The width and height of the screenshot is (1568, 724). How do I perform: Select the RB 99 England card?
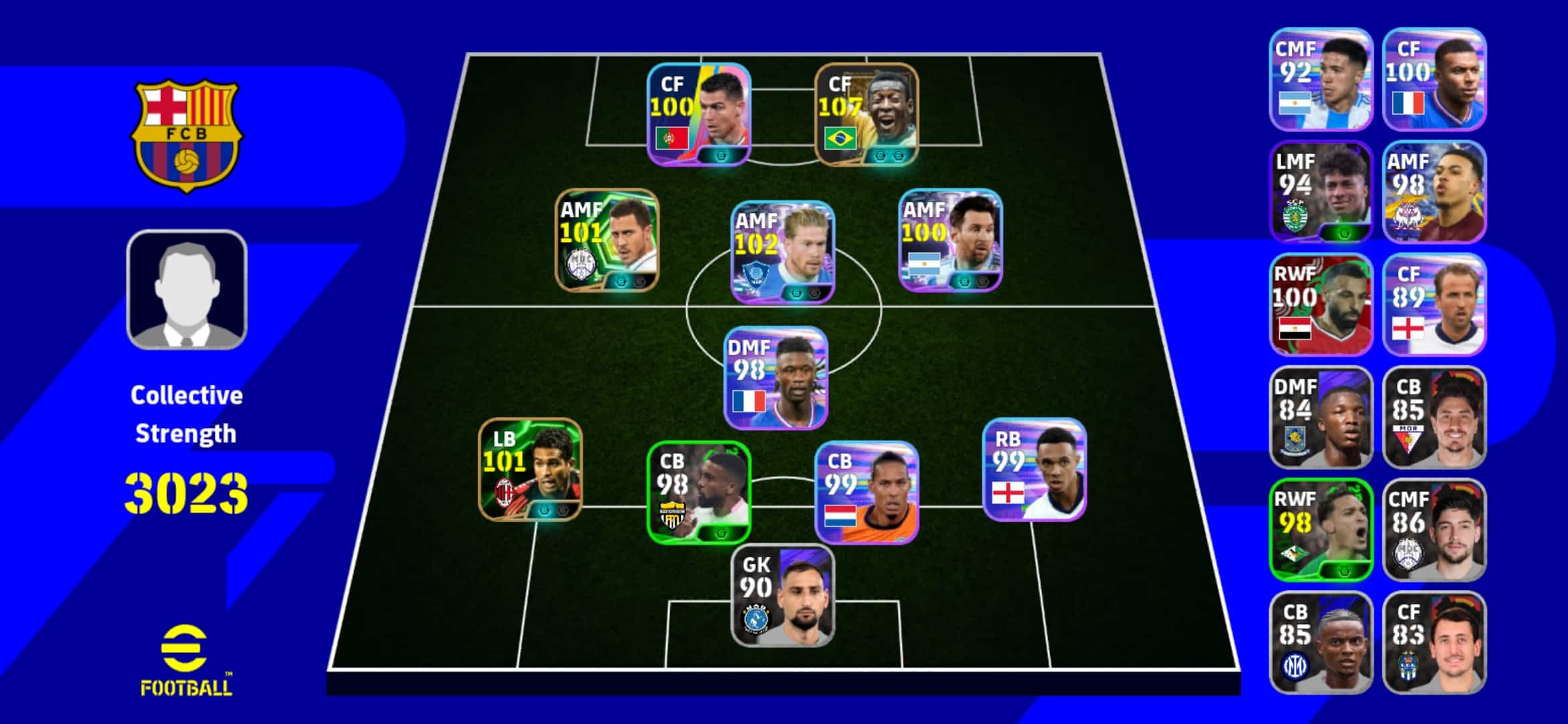click(1034, 469)
